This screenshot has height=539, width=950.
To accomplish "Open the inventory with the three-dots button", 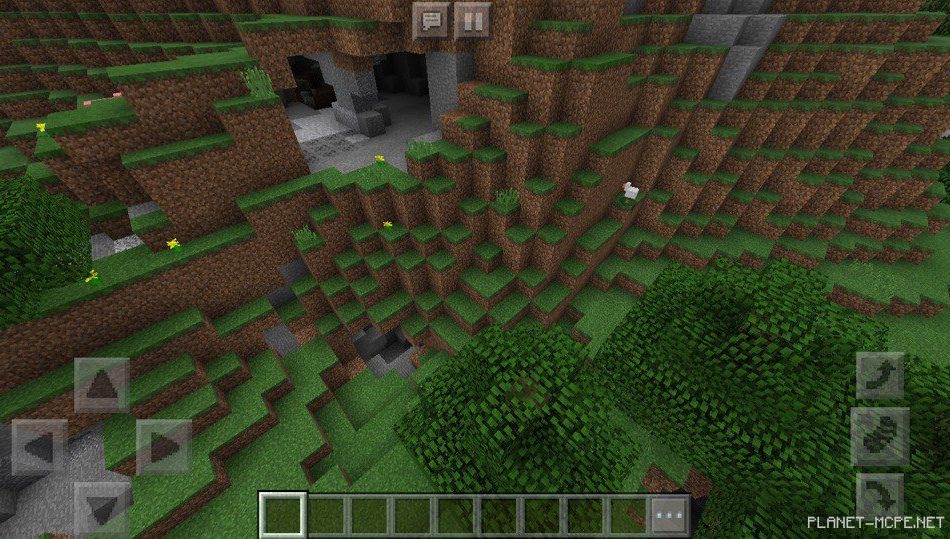I will (x=670, y=516).
